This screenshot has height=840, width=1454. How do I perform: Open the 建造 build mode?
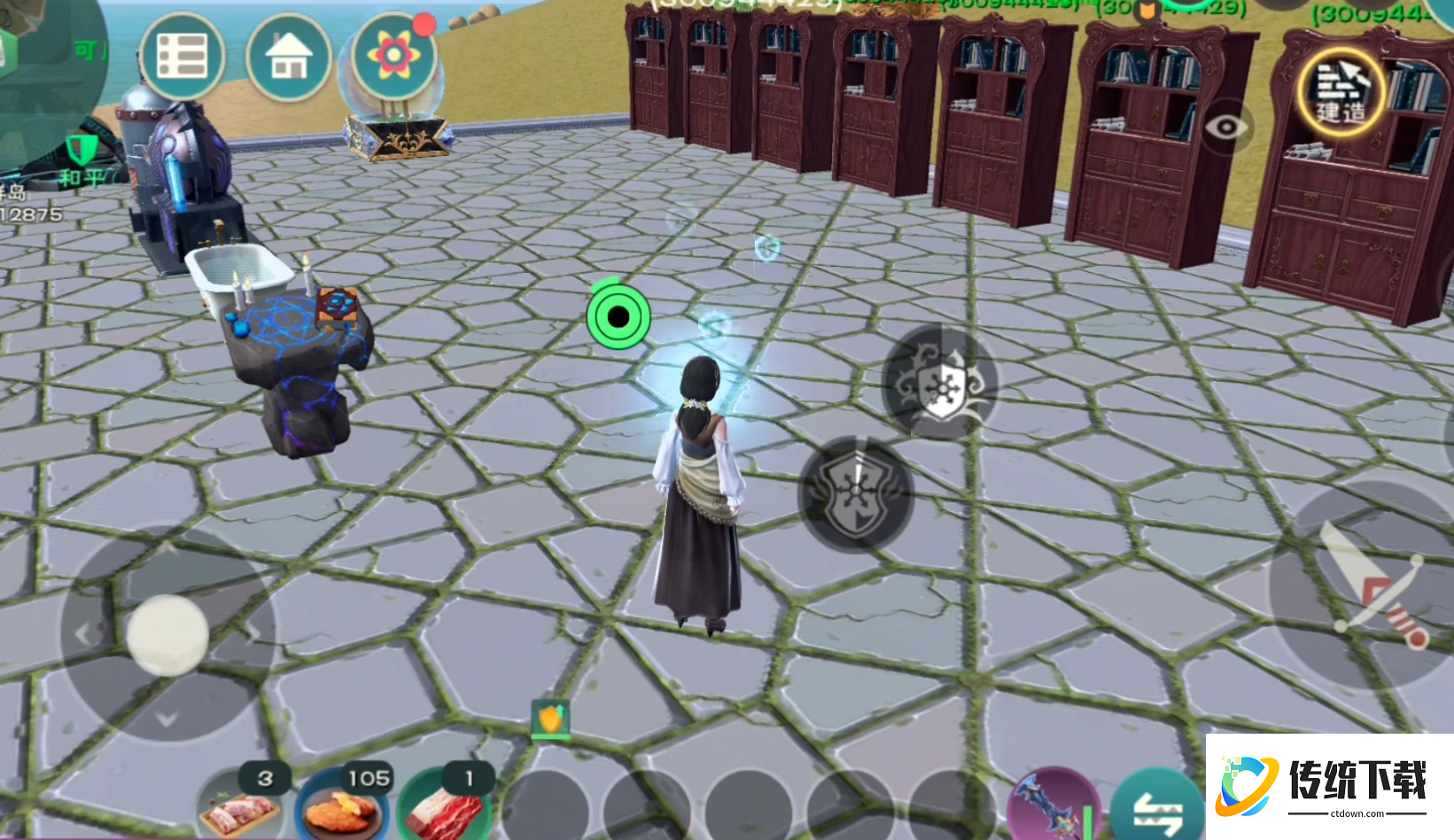(x=1341, y=91)
